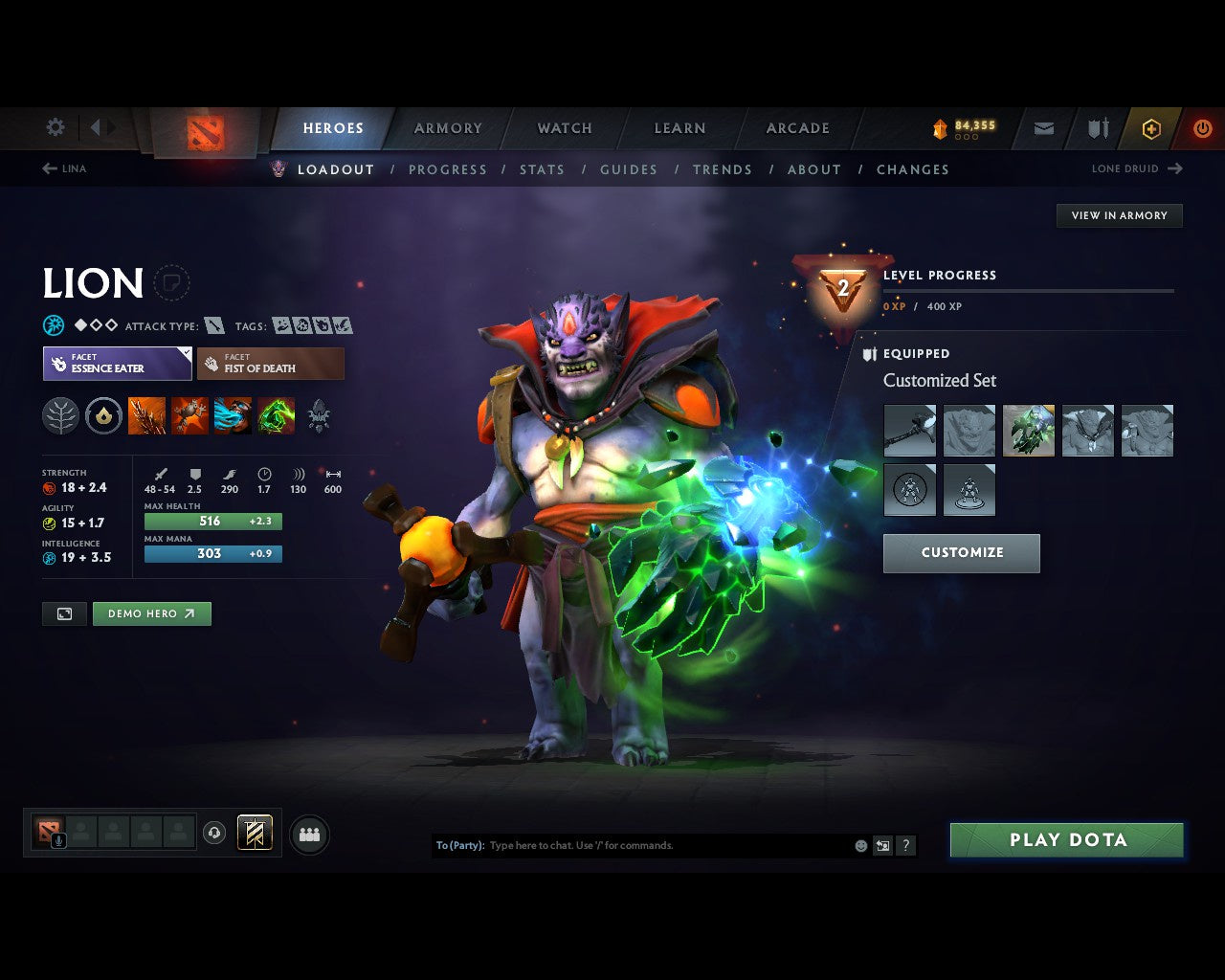Show the hero Progress subtab
Image resolution: width=1225 pixels, height=980 pixels.
pos(448,169)
